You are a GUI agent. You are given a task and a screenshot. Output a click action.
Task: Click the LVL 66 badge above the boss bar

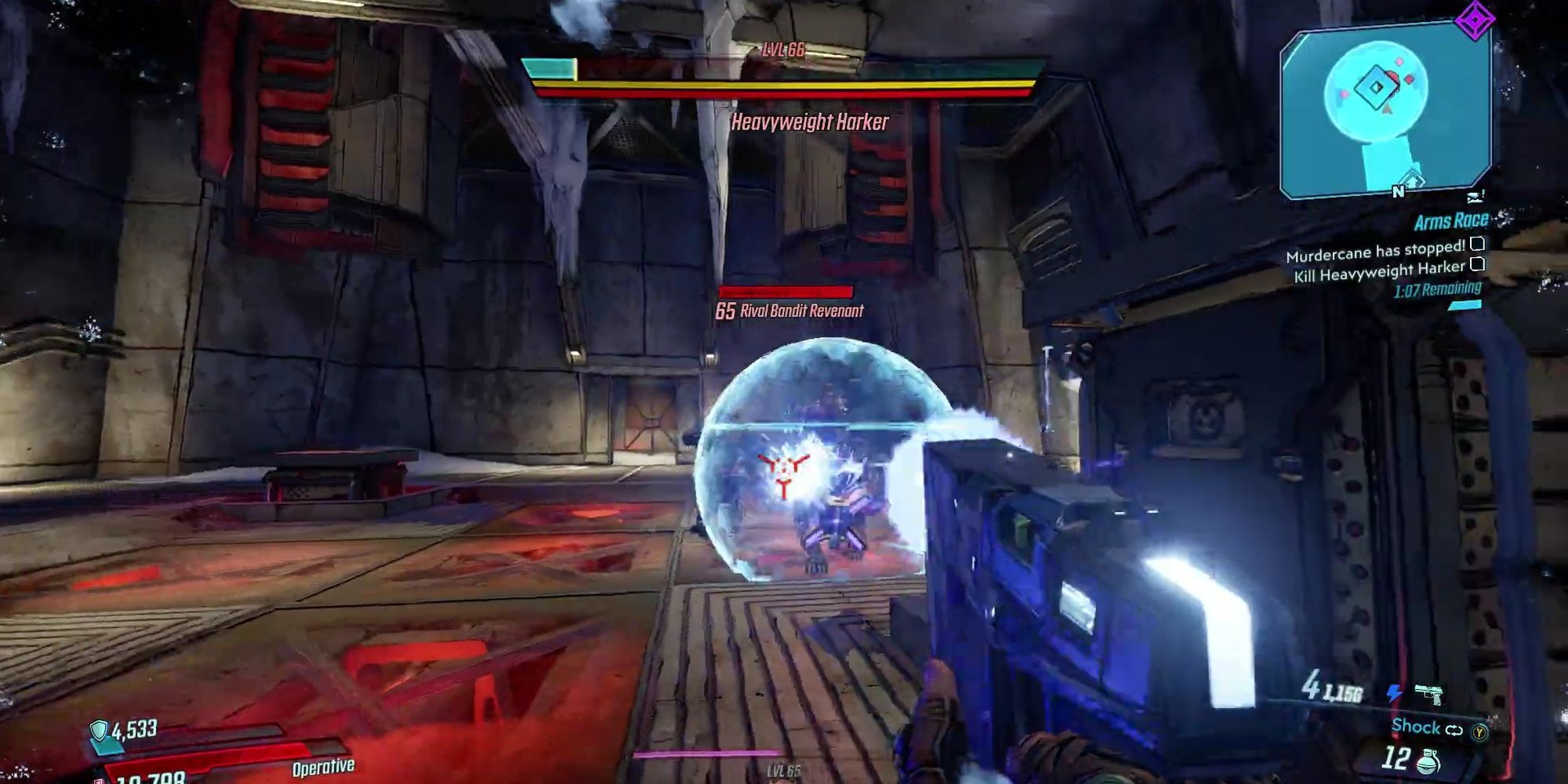tap(785, 53)
